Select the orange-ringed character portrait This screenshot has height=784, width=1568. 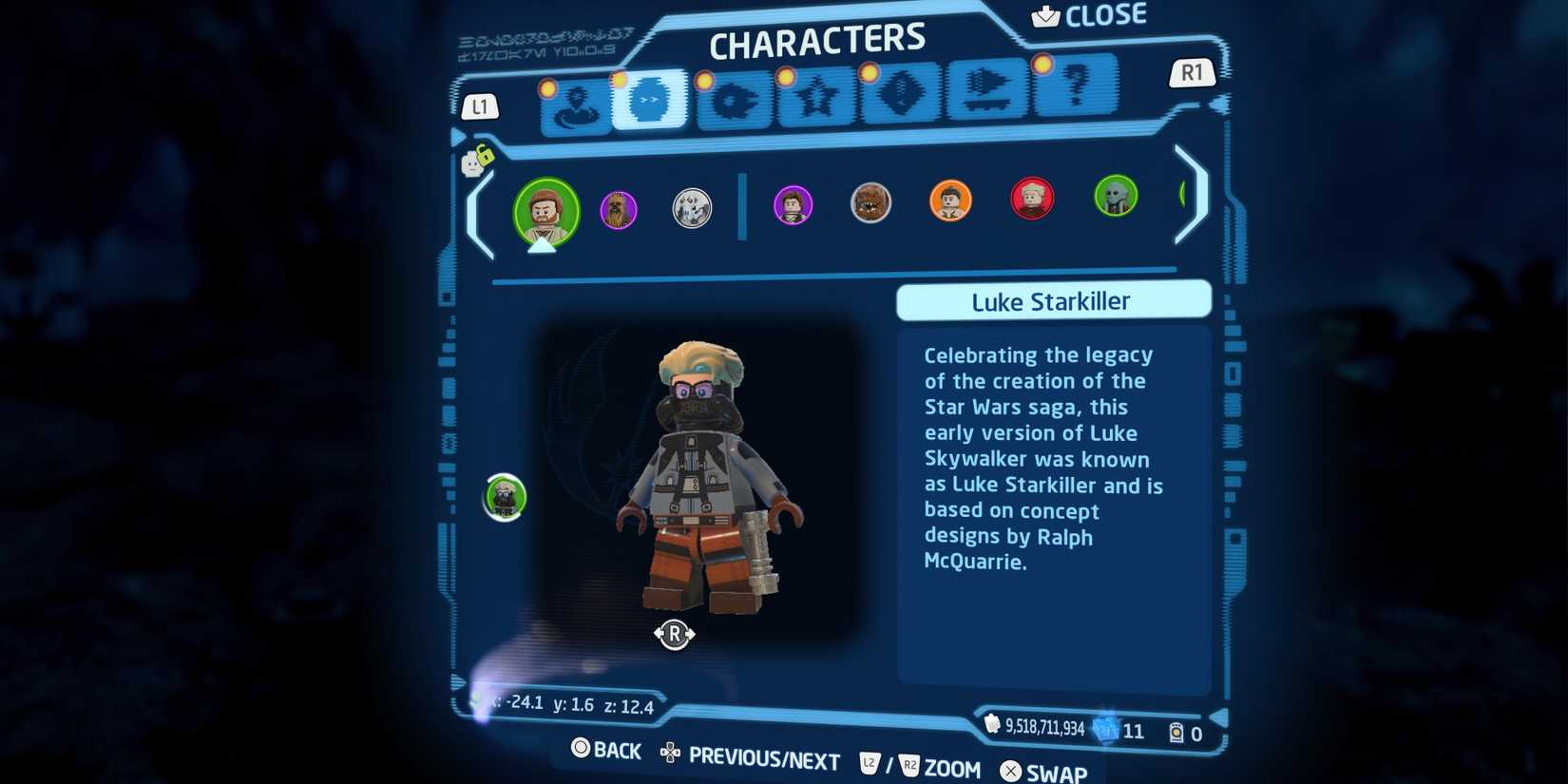951,201
